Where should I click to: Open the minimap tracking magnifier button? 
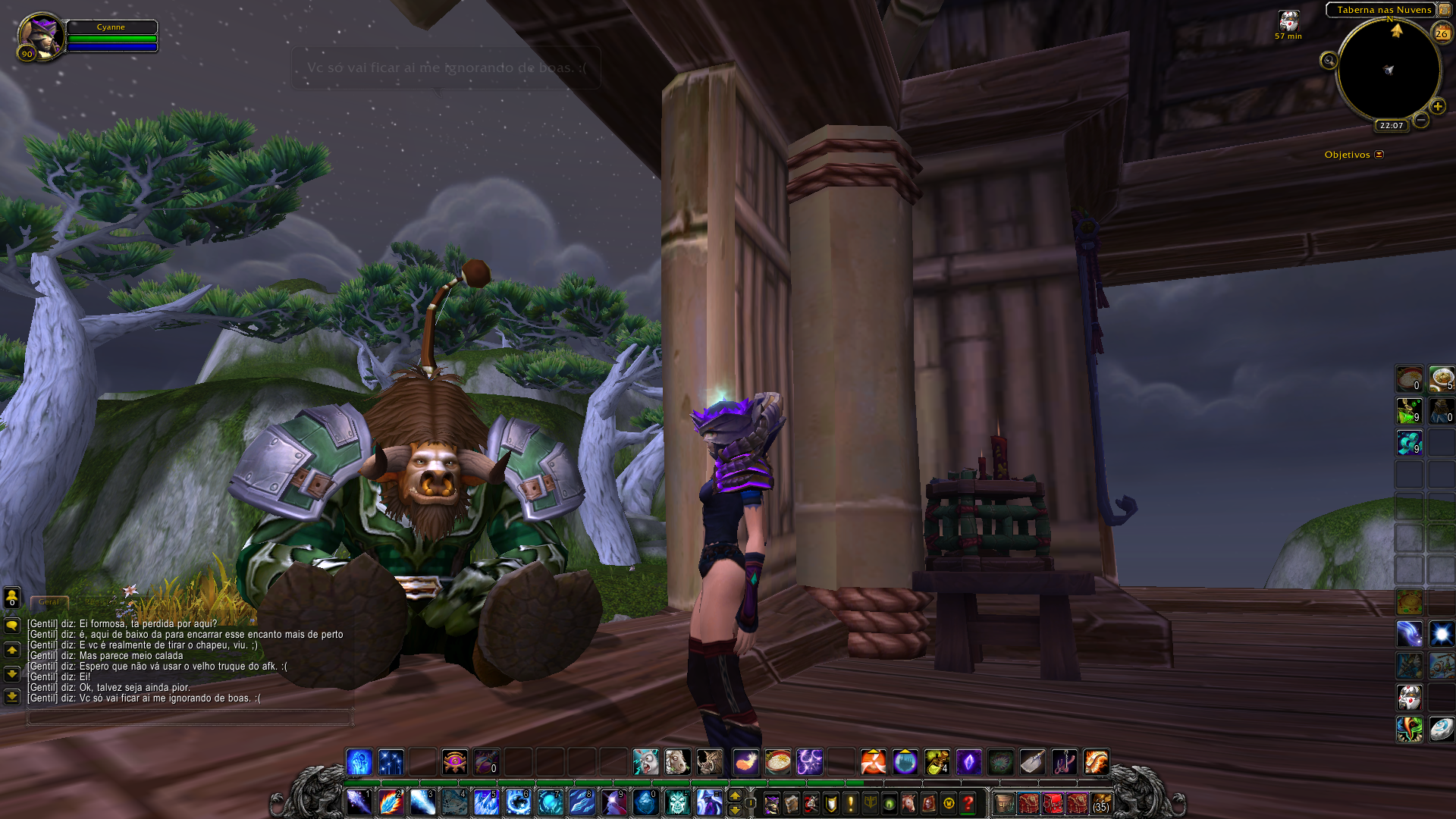pos(1329,61)
